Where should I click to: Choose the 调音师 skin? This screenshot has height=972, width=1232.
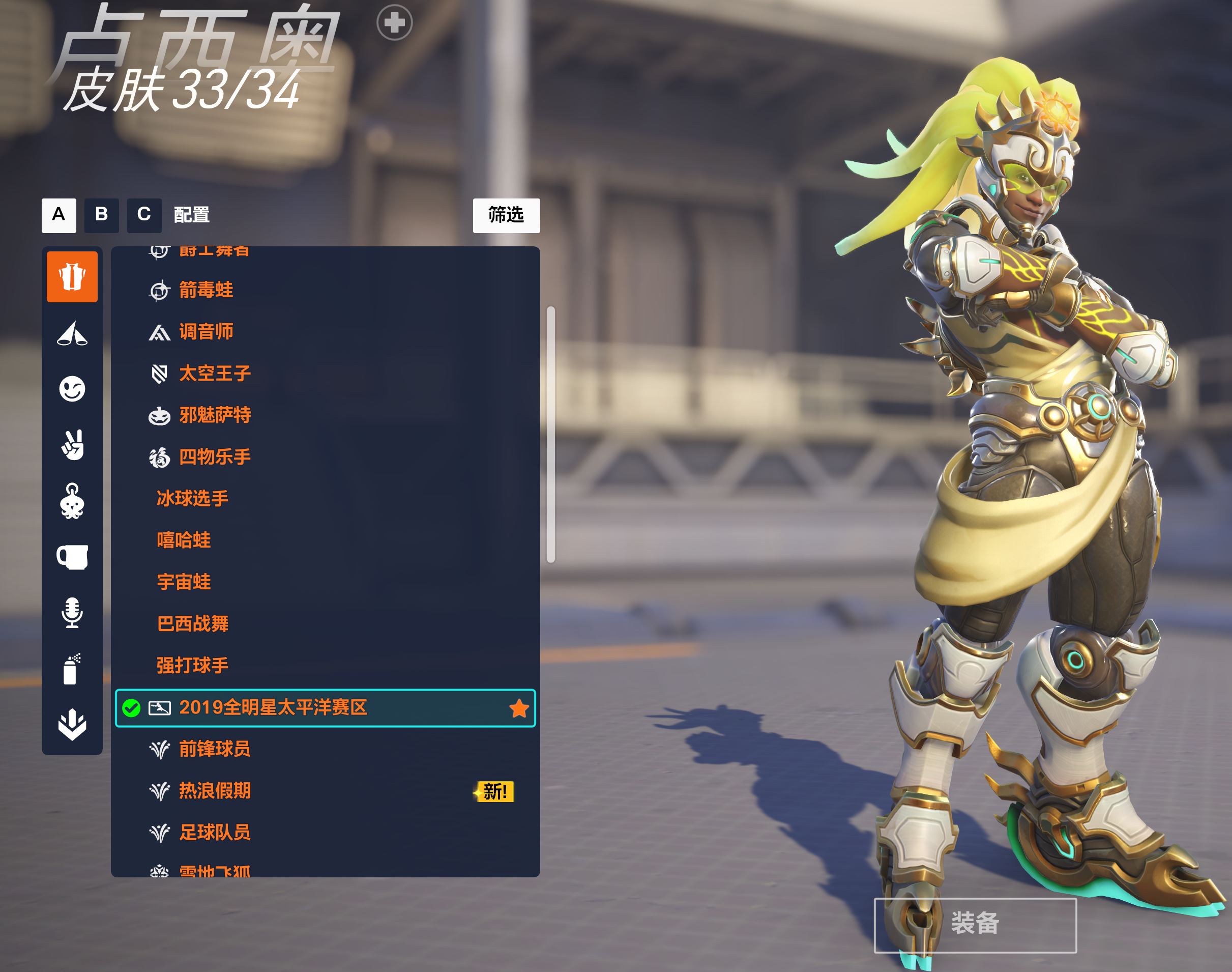tap(206, 332)
